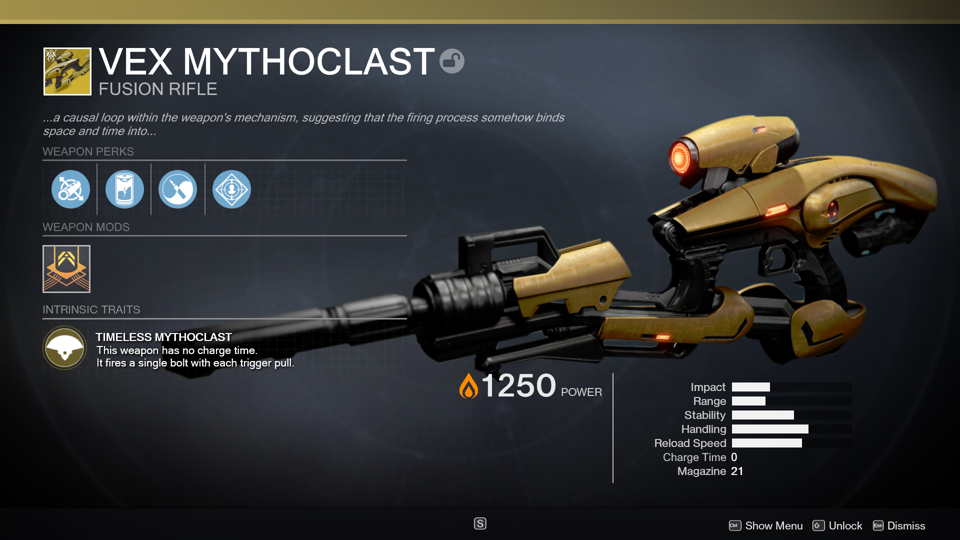
Task: Show the menu from the footer
Action: [765, 526]
